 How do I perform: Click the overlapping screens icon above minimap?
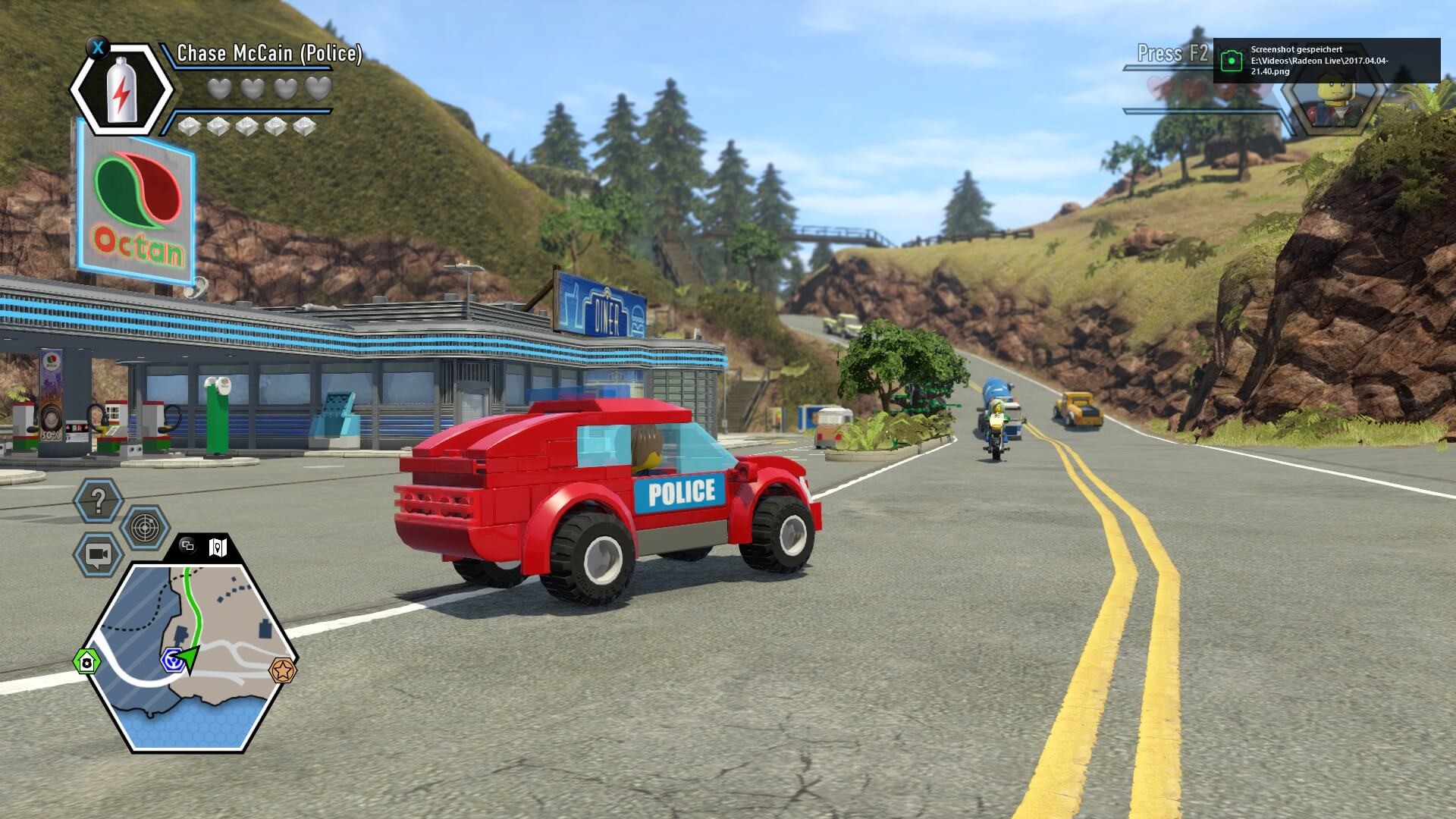[x=188, y=546]
